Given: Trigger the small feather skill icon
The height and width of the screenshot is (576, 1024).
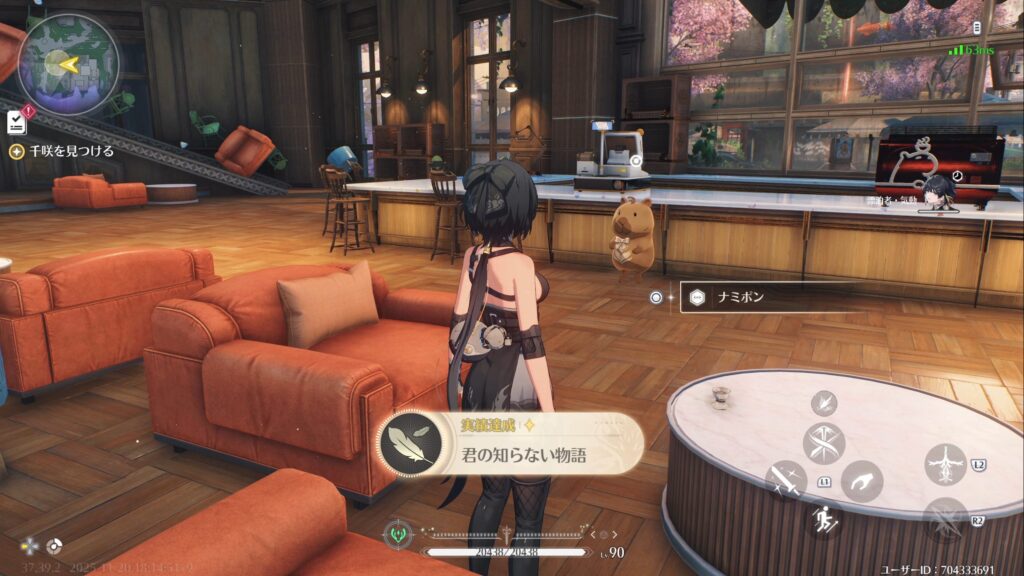Looking at the screenshot, I should (824, 402).
